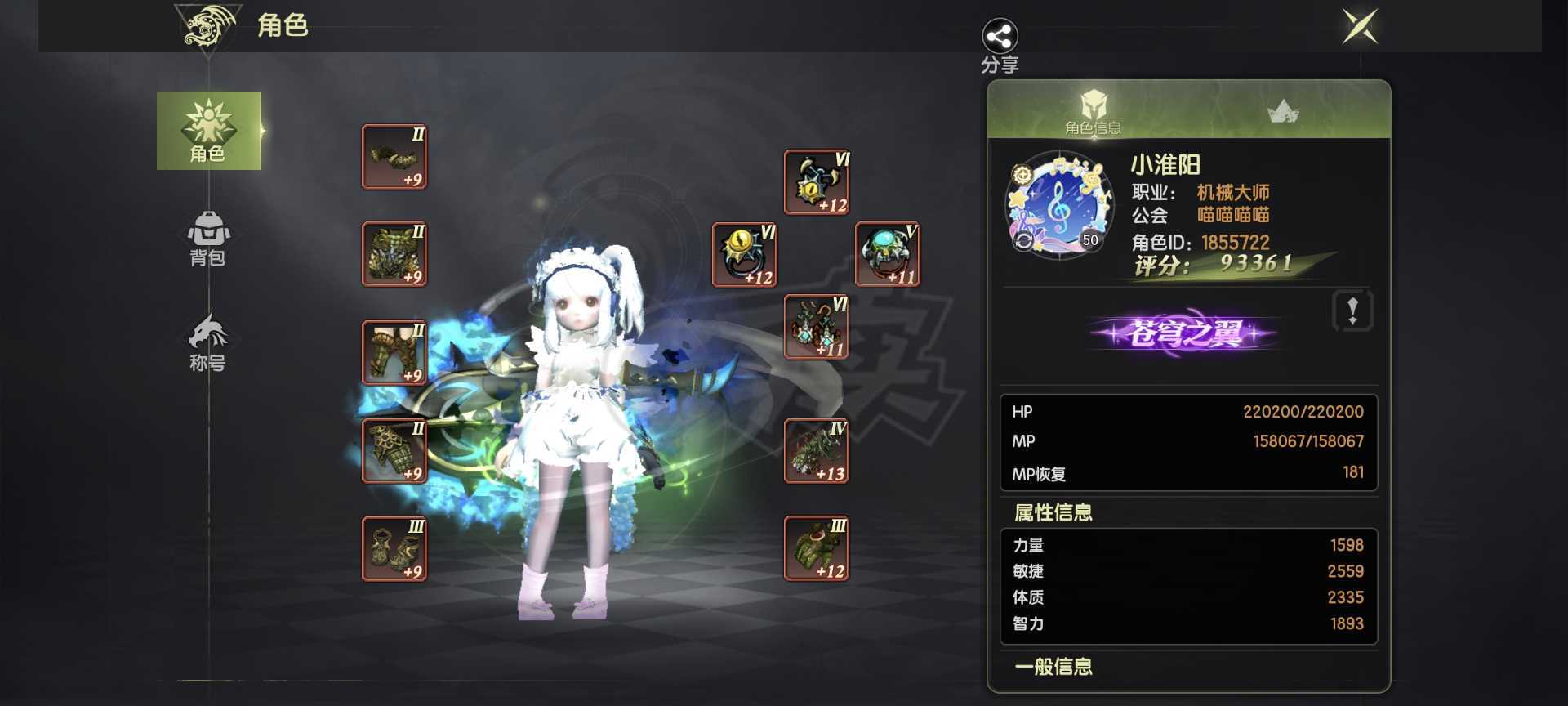Choose the +11 teal gem ring
The width and height of the screenshot is (1568, 706).
pyautogui.click(x=888, y=255)
